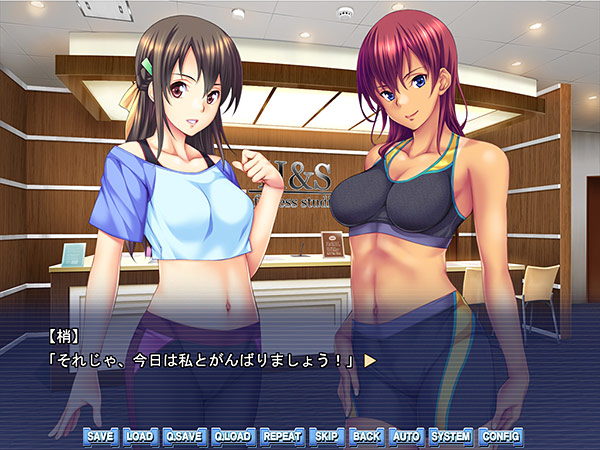Open the CONFIG settings

point(500,437)
